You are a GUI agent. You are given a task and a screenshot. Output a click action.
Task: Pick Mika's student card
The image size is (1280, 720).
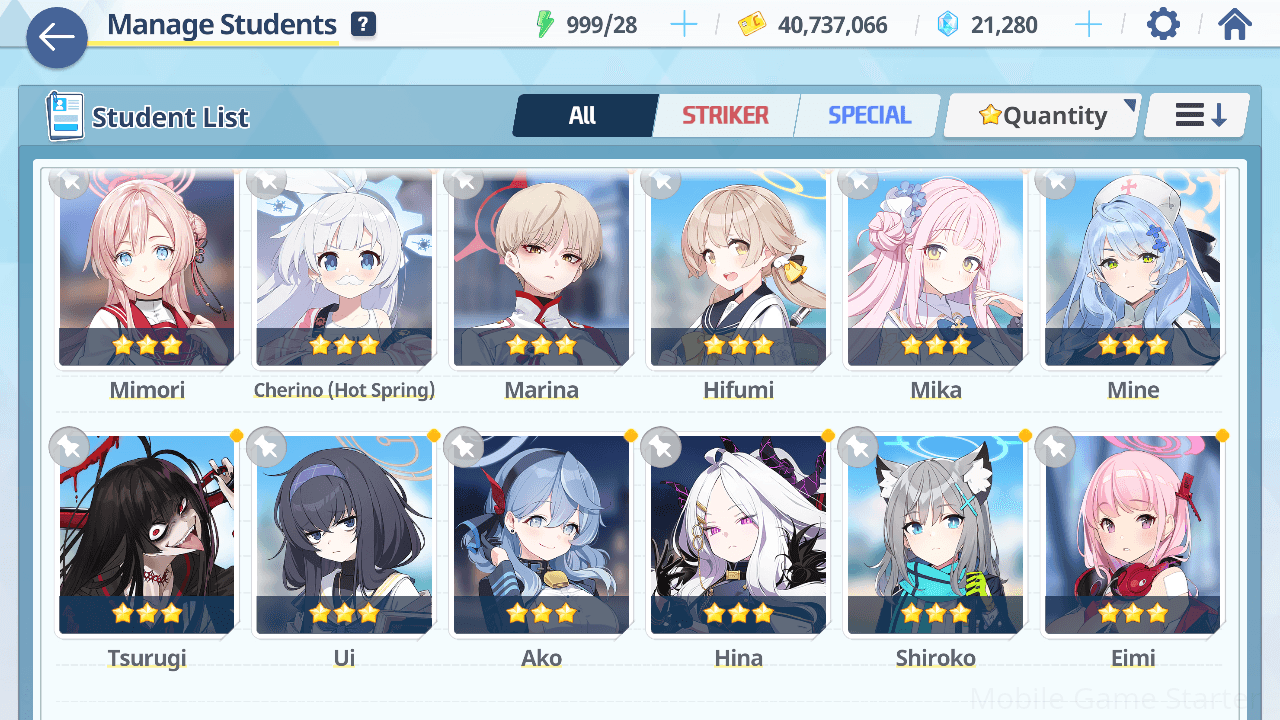click(x=935, y=270)
